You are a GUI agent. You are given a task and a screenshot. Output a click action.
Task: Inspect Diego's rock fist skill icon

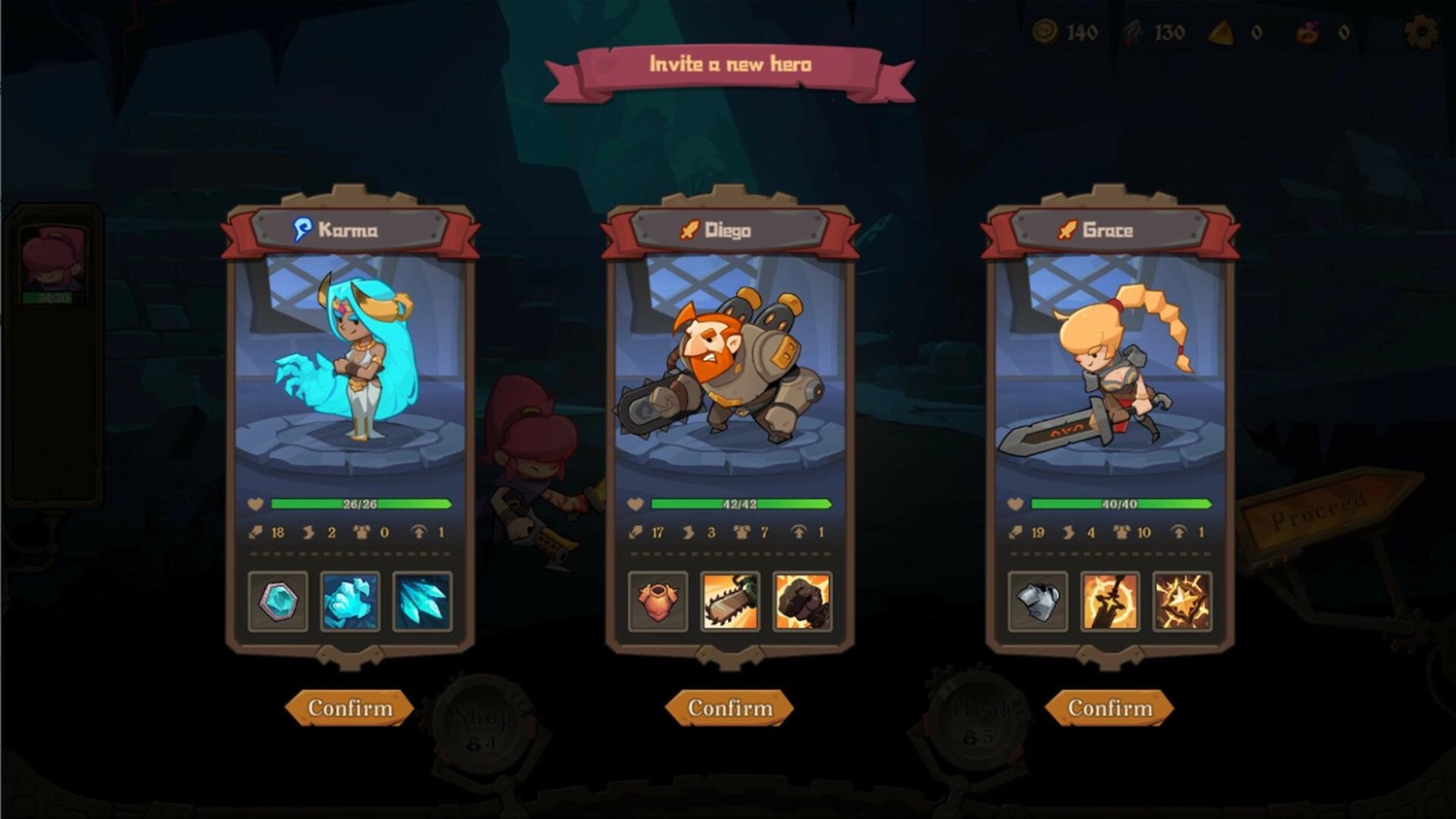[x=802, y=602]
